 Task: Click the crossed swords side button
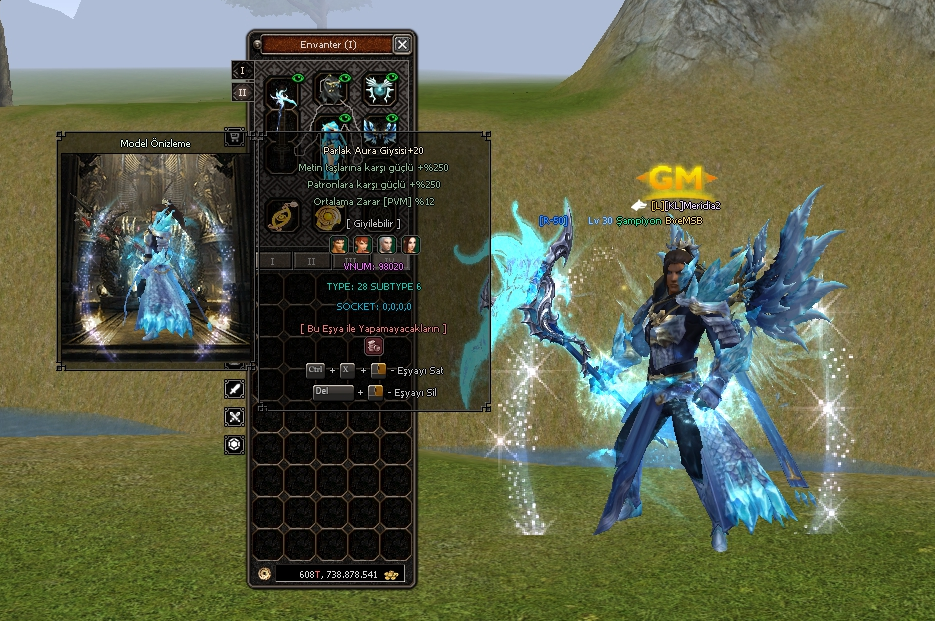coord(235,417)
